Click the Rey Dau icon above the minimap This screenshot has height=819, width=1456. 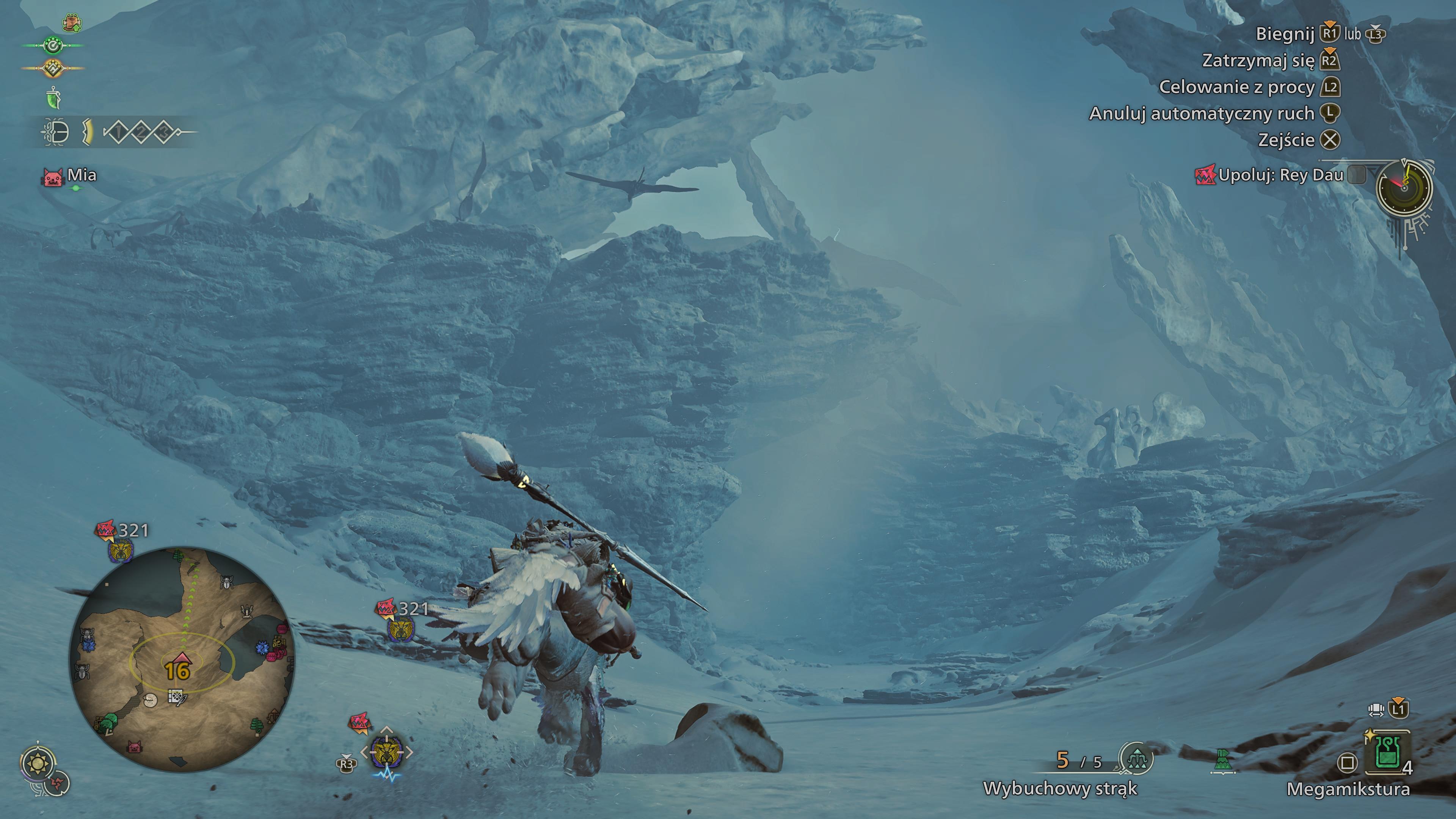click(120, 550)
